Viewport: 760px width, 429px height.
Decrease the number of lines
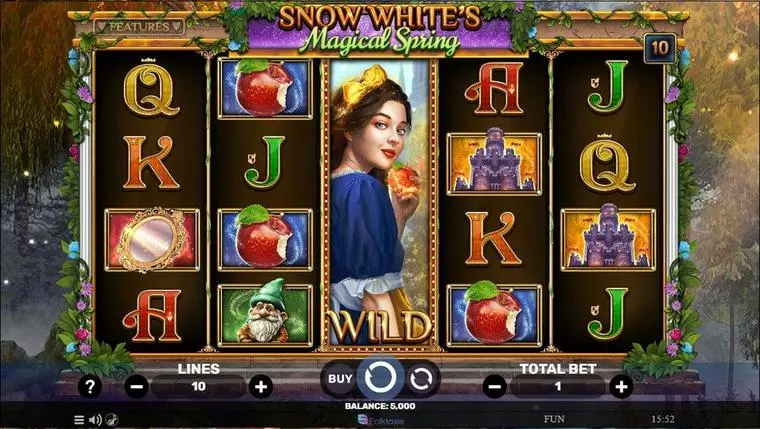(x=137, y=386)
